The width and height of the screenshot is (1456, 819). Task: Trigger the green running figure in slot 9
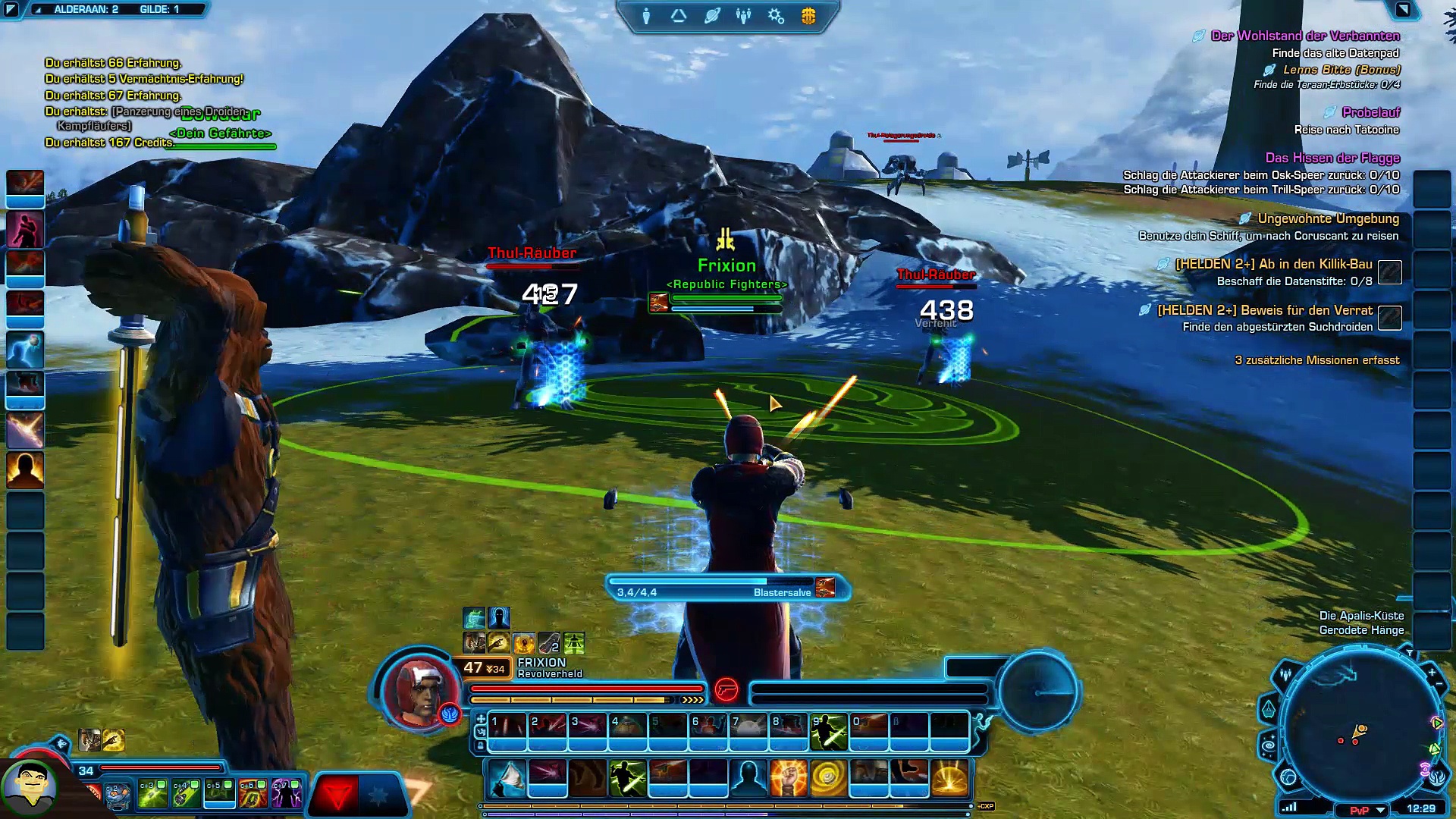(828, 731)
